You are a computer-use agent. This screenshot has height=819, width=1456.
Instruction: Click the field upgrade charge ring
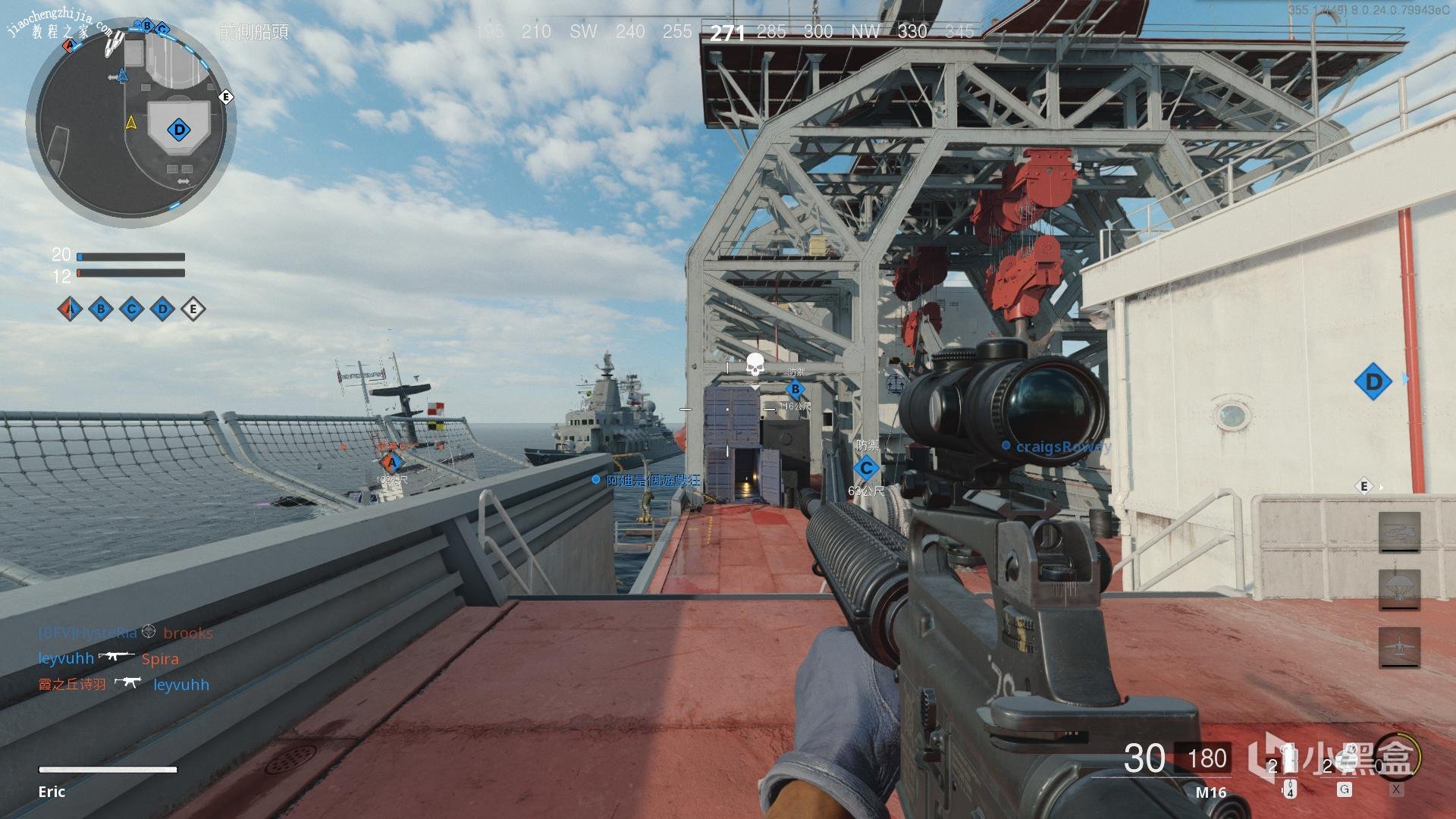tap(1397, 757)
